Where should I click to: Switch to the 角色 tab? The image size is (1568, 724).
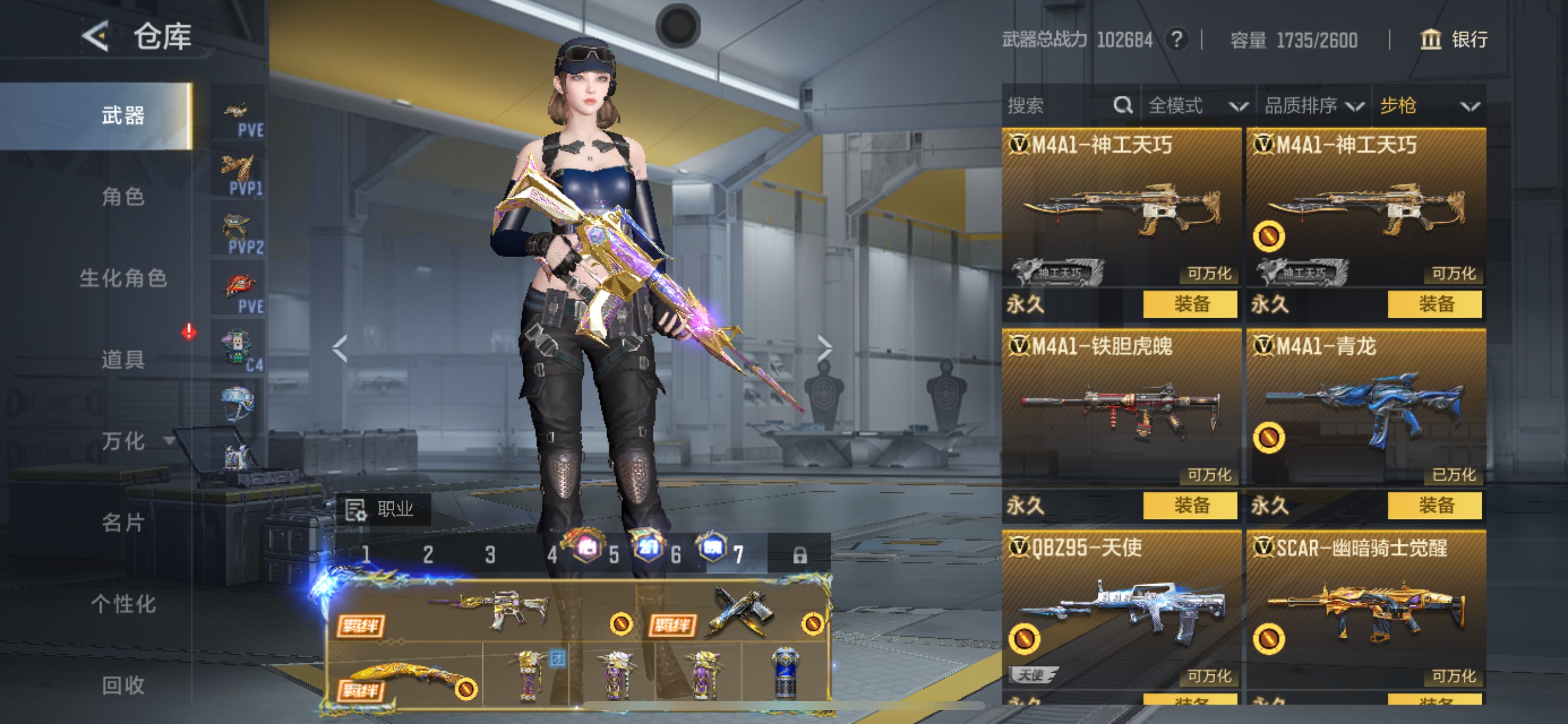coord(123,196)
